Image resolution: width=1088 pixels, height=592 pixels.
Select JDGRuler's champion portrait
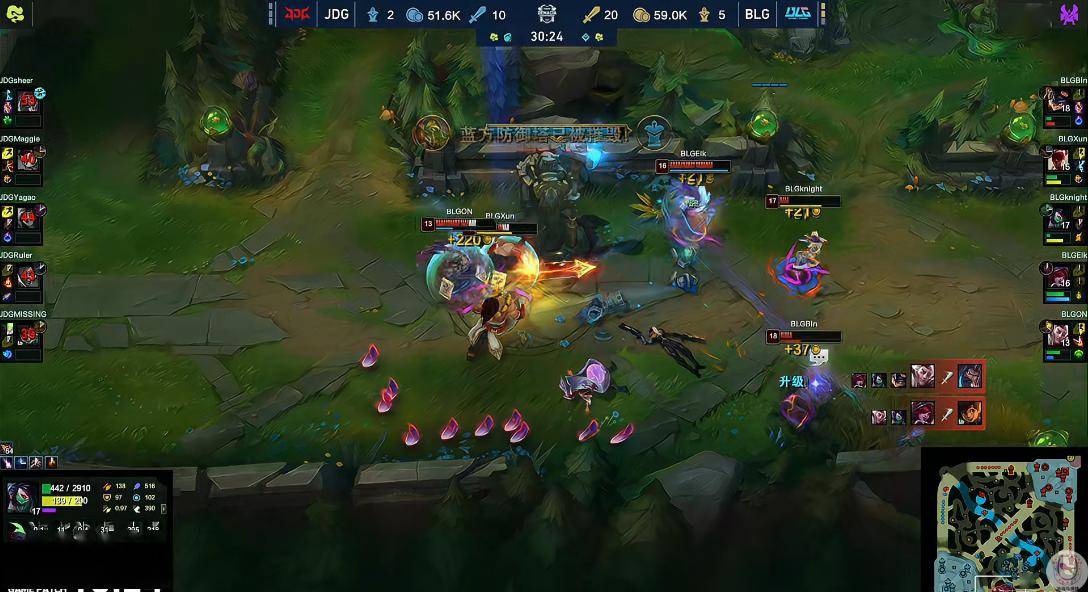[x=28, y=278]
